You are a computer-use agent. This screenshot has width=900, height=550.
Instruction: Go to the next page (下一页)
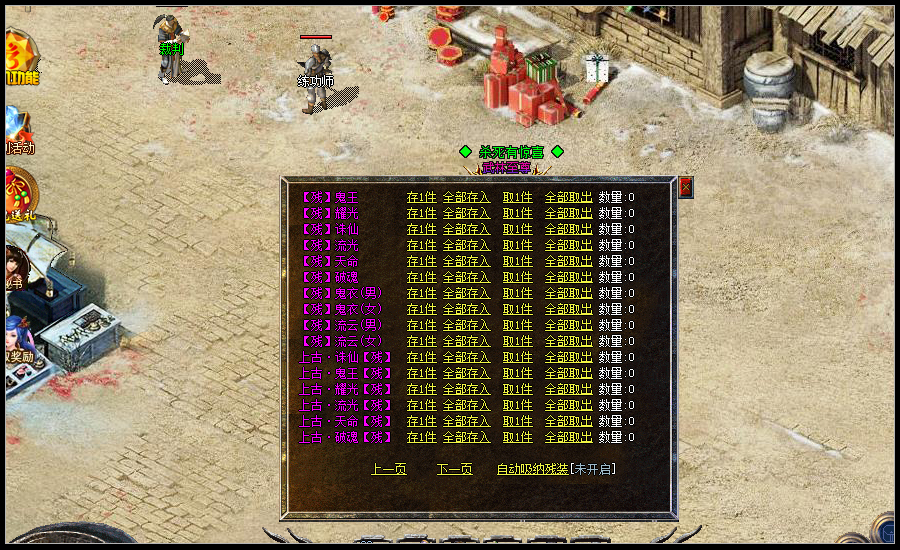coord(454,469)
